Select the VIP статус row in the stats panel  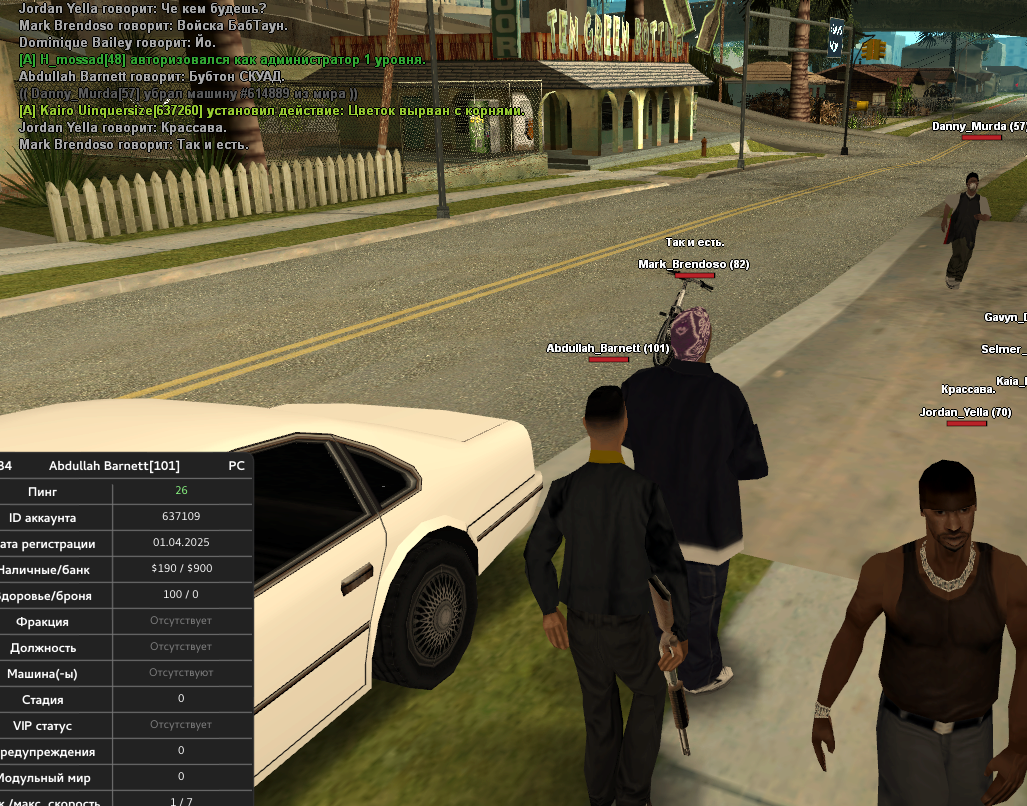125,725
